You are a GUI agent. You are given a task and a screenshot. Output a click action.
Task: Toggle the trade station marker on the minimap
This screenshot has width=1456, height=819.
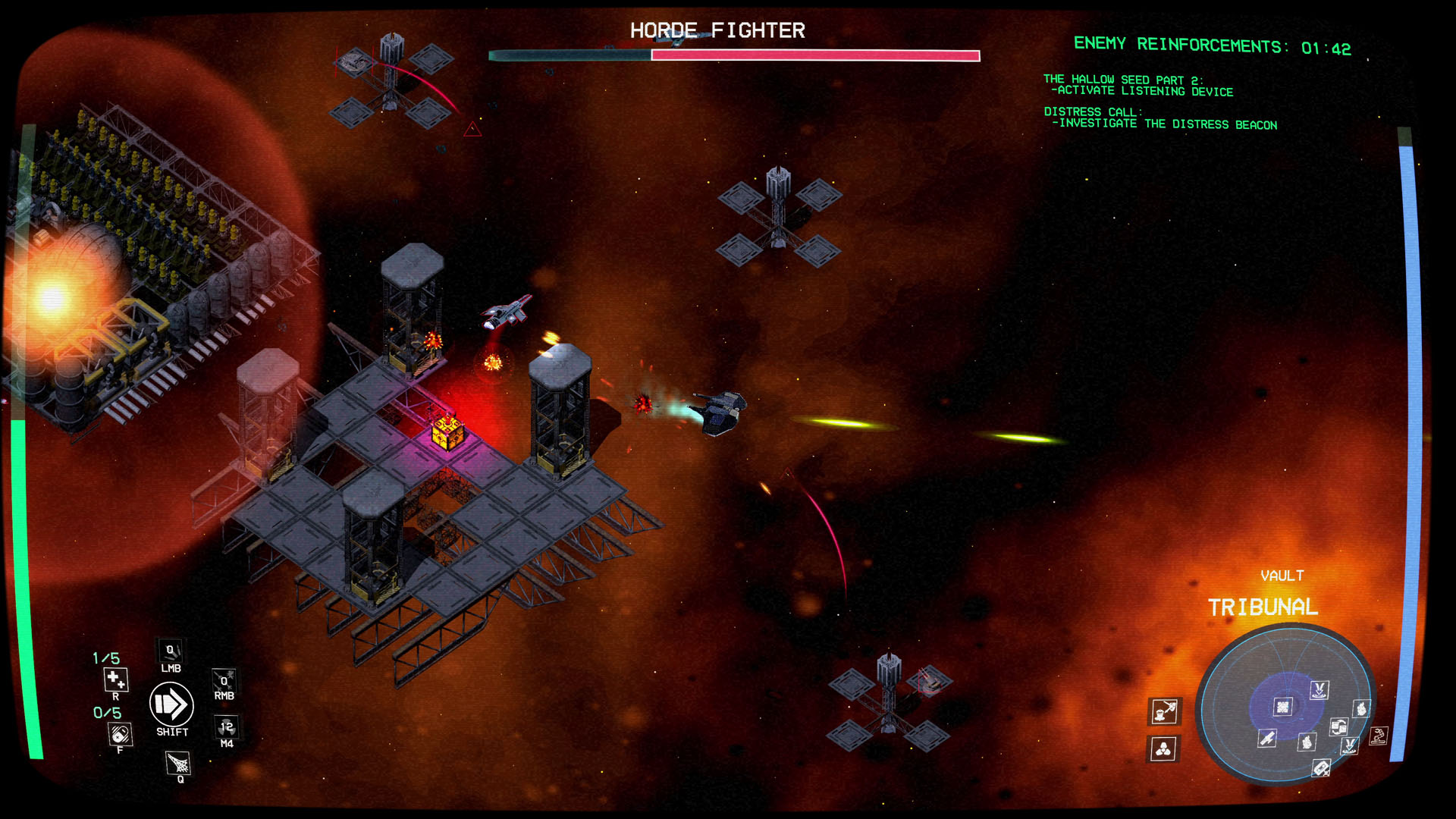(1339, 727)
